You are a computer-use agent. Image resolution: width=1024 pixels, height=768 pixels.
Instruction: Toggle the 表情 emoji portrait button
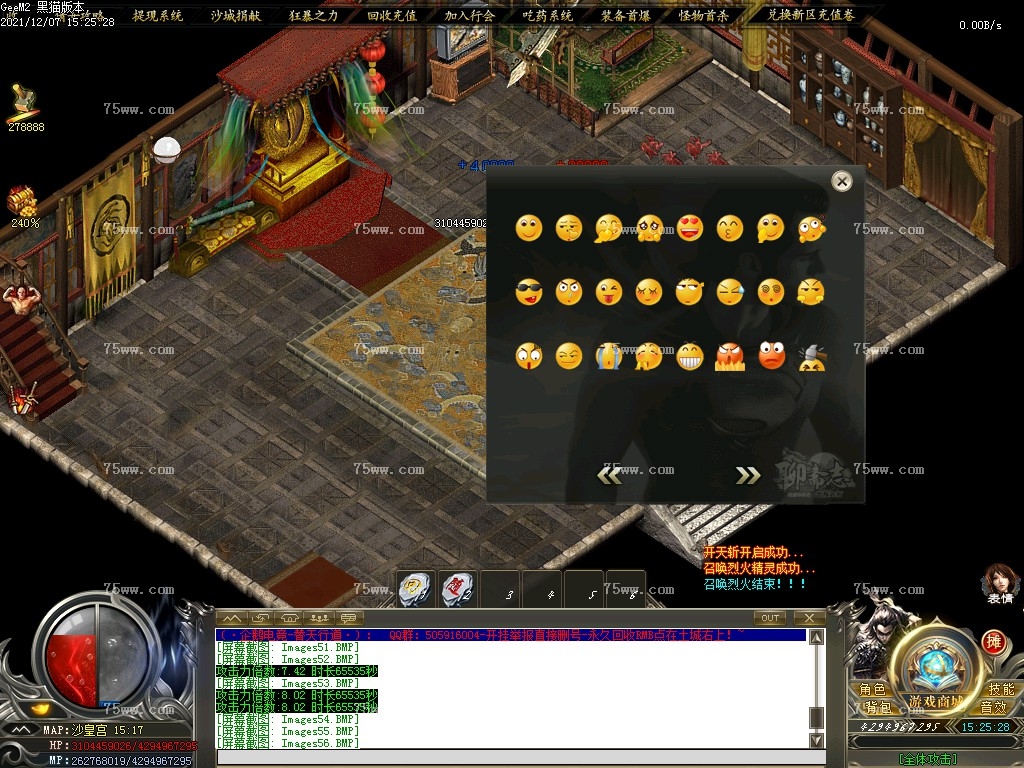point(1000,582)
